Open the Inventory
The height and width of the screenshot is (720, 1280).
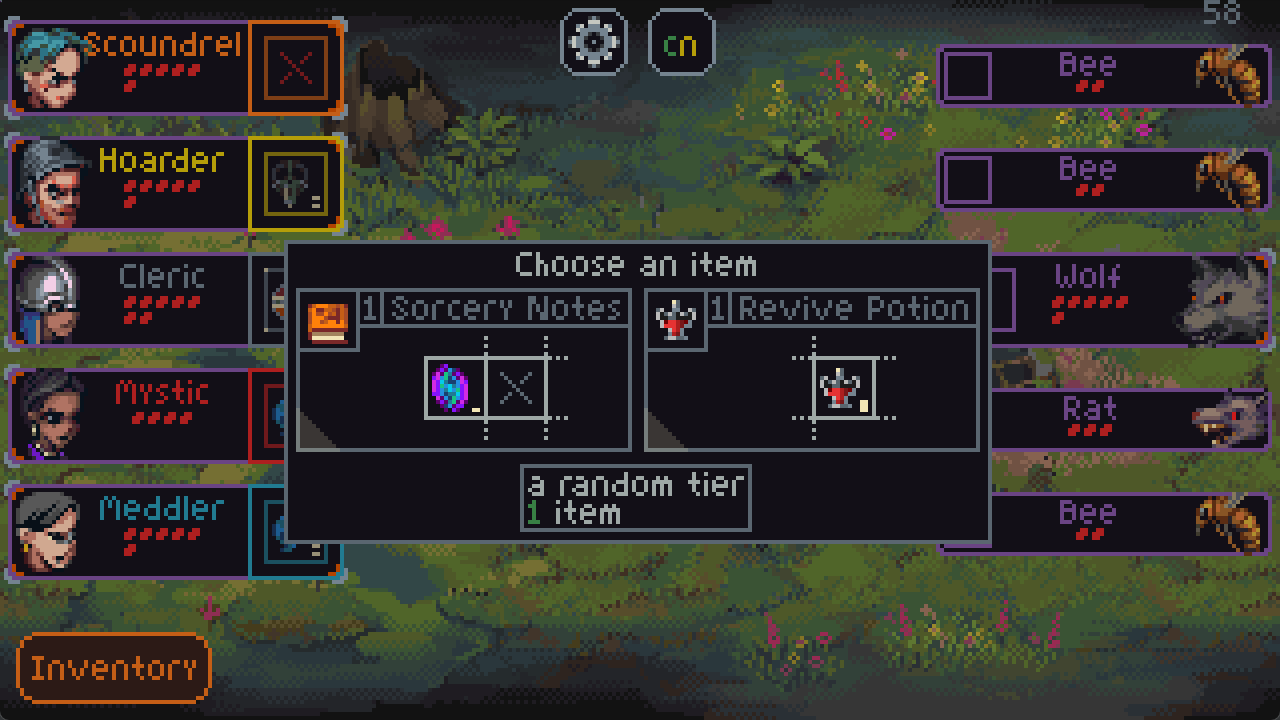[114, 668]
